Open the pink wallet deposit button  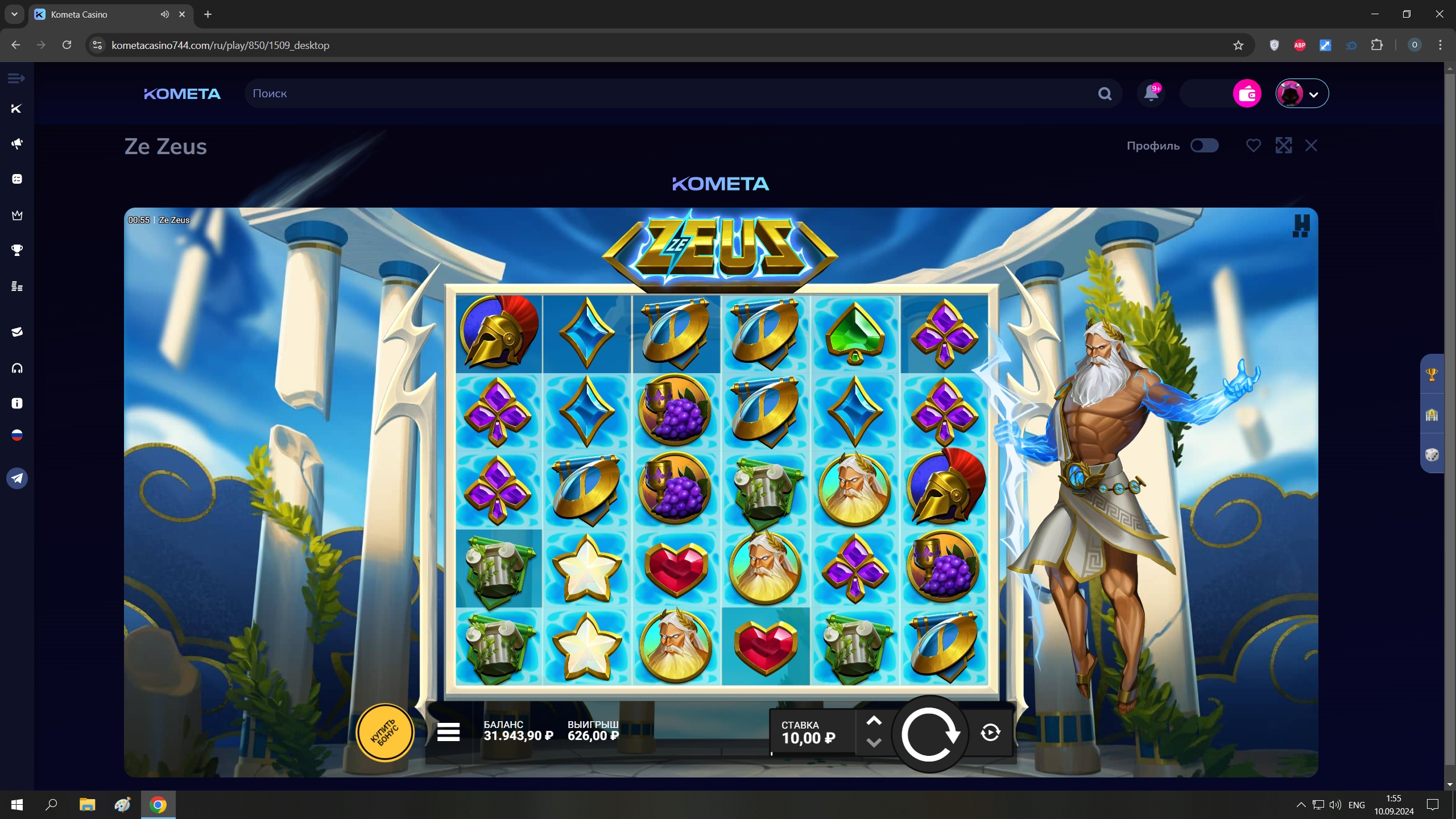coord(1247,93)
